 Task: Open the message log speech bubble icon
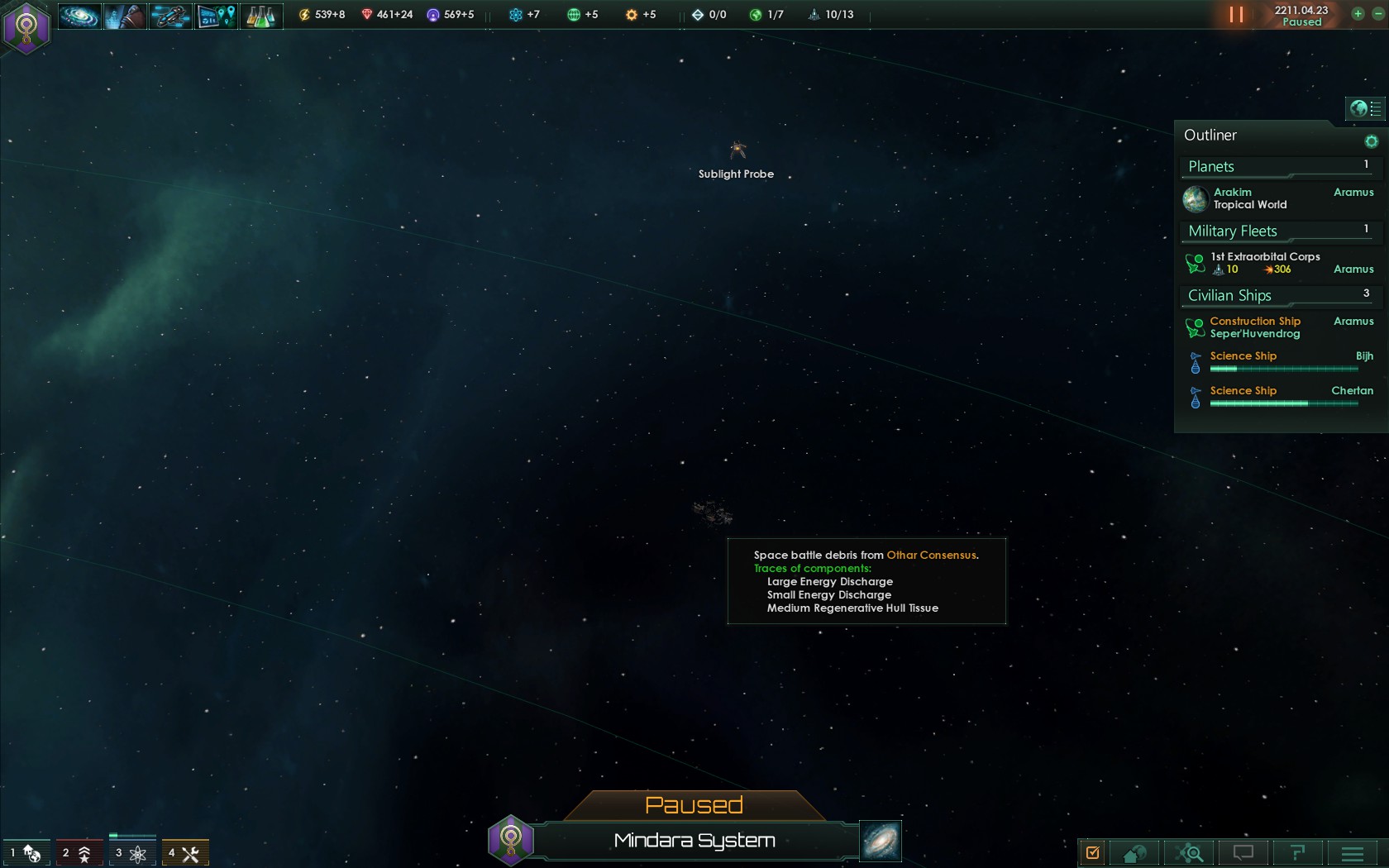(x=1243, y=852)
